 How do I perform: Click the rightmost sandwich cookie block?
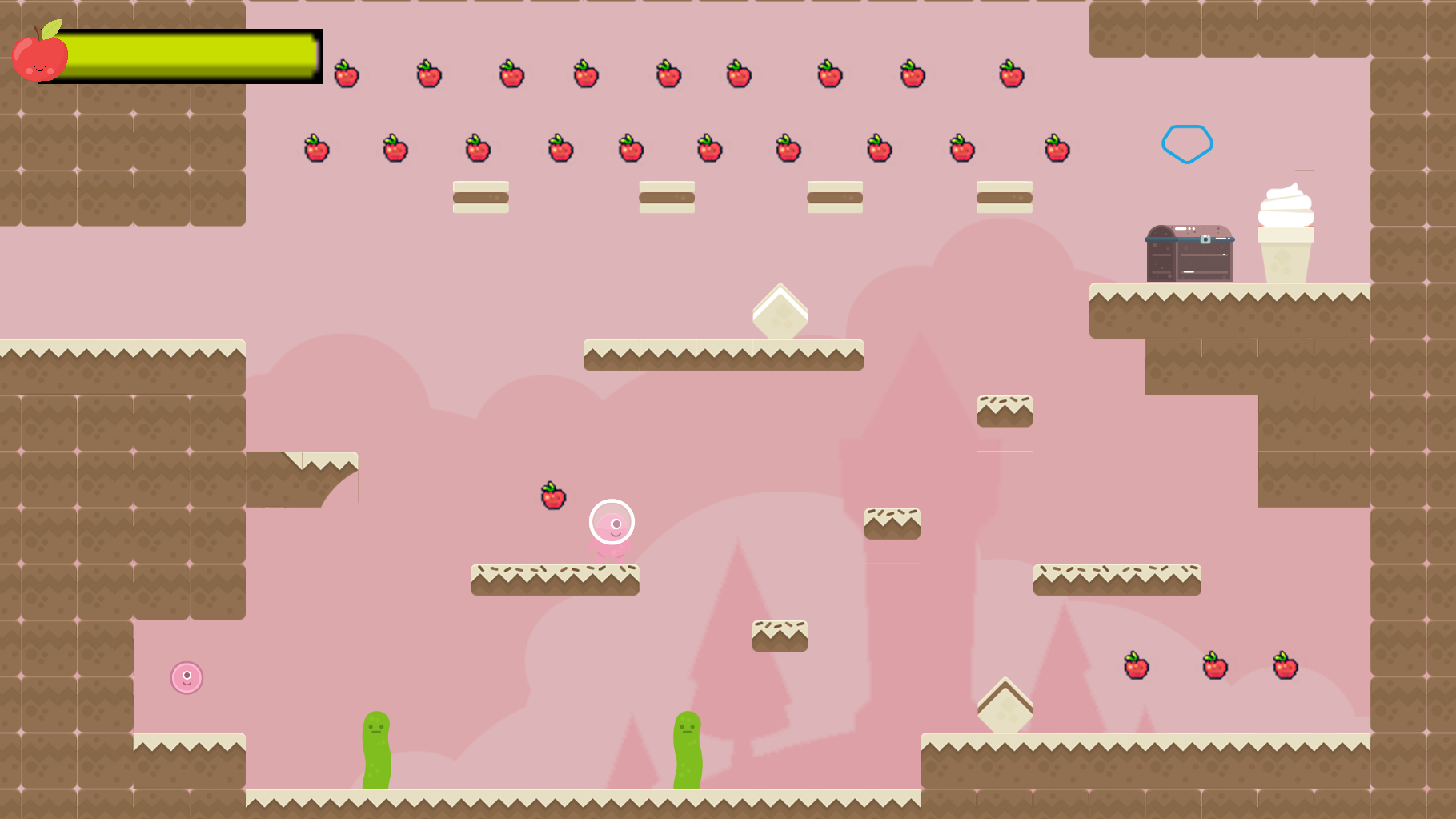(x=1003, y=196)
